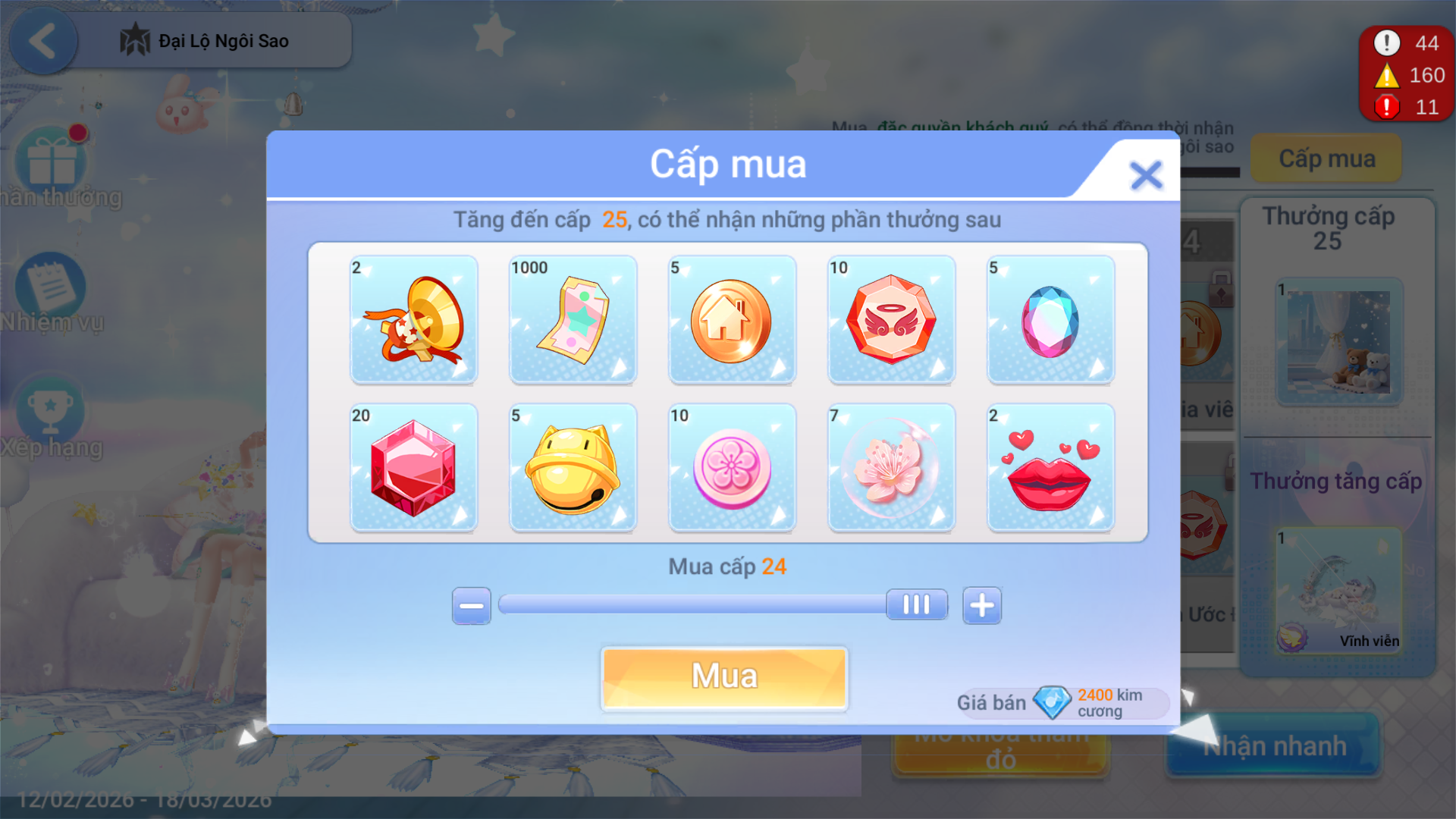Select the cherry blossom bubble reward
Screen dimensions: 1456x819
(x=891, y=467)
